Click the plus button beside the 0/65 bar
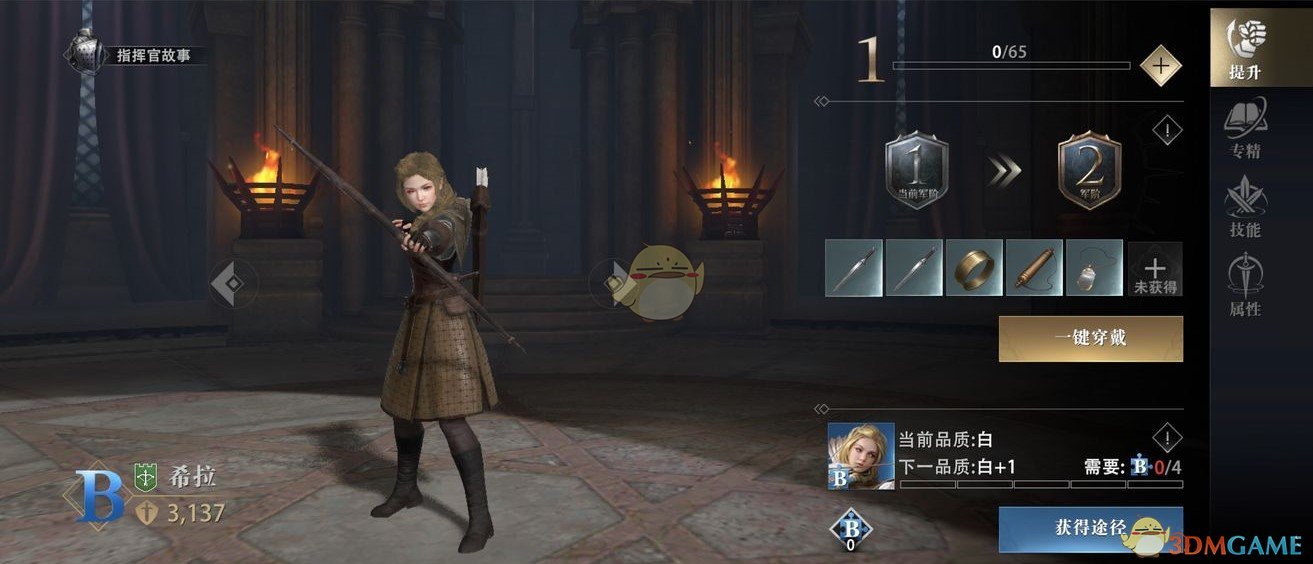Viewport: 1313px width, 564px height. 1160,66
